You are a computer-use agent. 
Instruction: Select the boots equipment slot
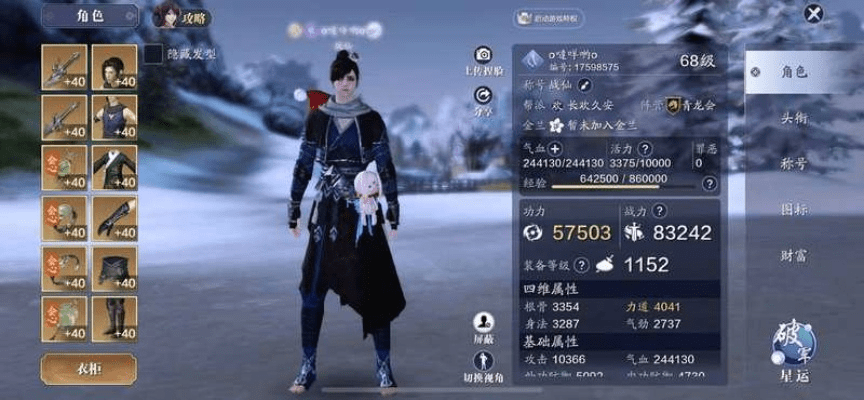[115, 320]
